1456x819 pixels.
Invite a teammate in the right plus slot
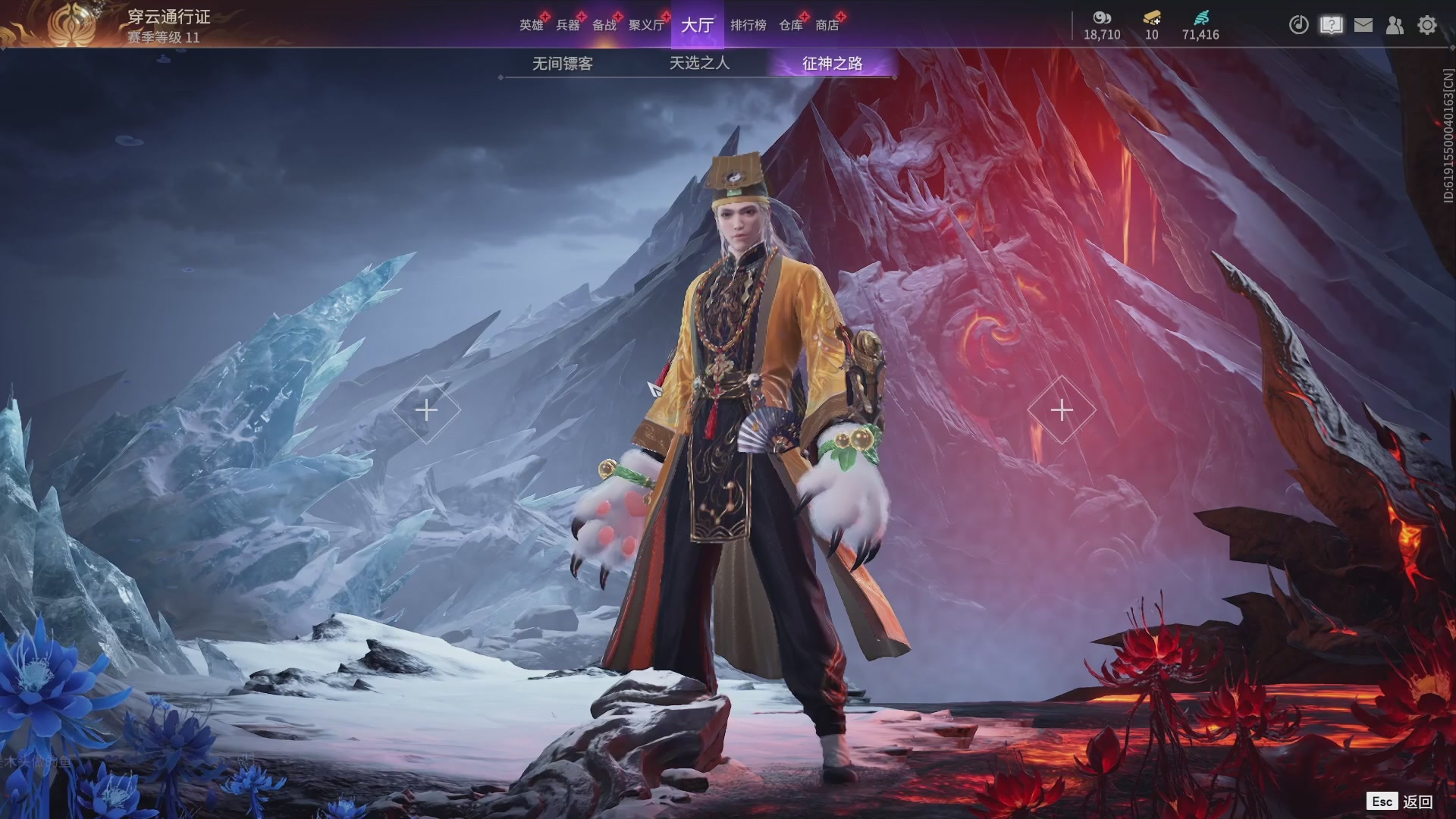pos(1061,410)
